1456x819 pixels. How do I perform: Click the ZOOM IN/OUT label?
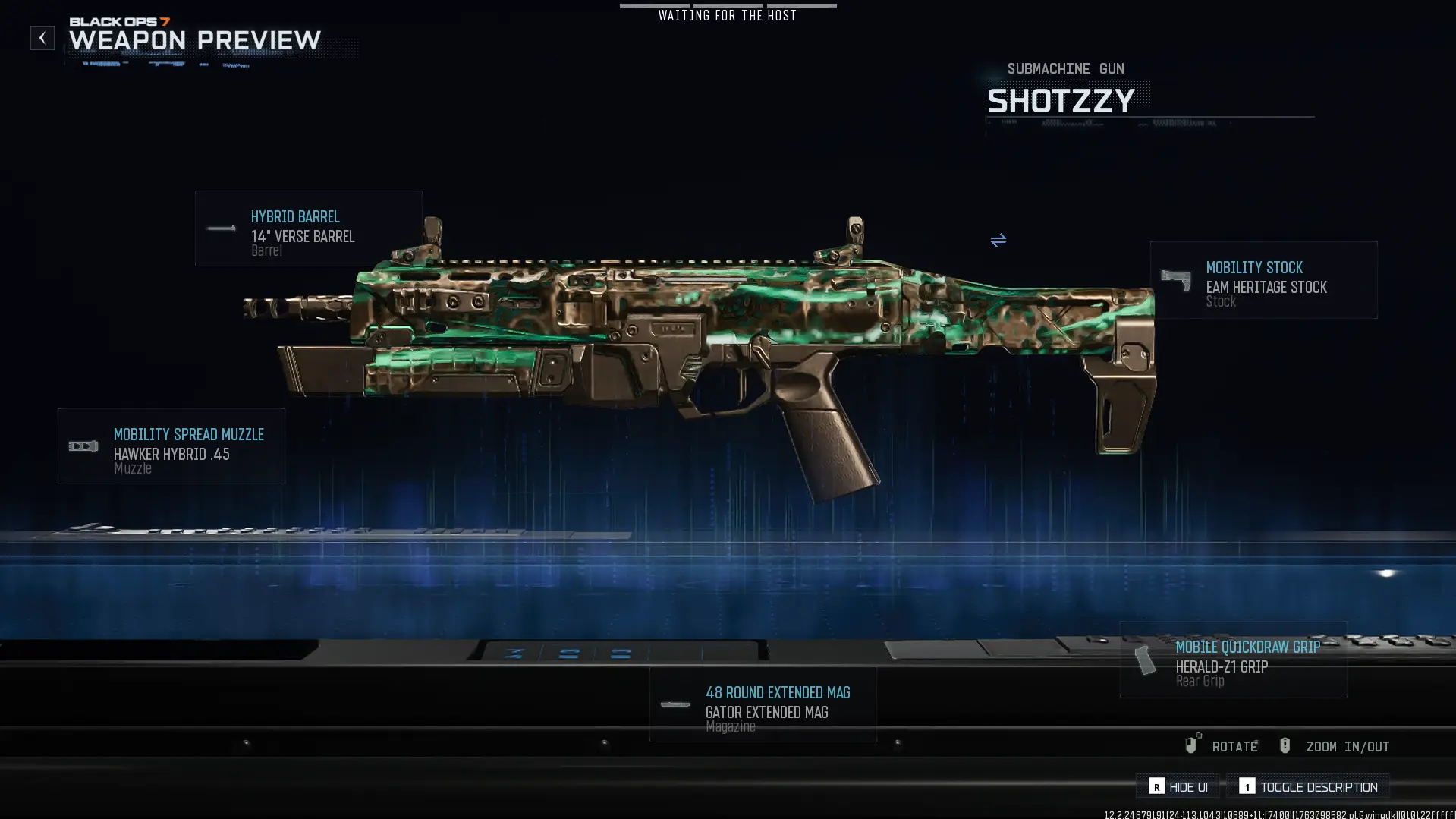tap(1347, 746)
